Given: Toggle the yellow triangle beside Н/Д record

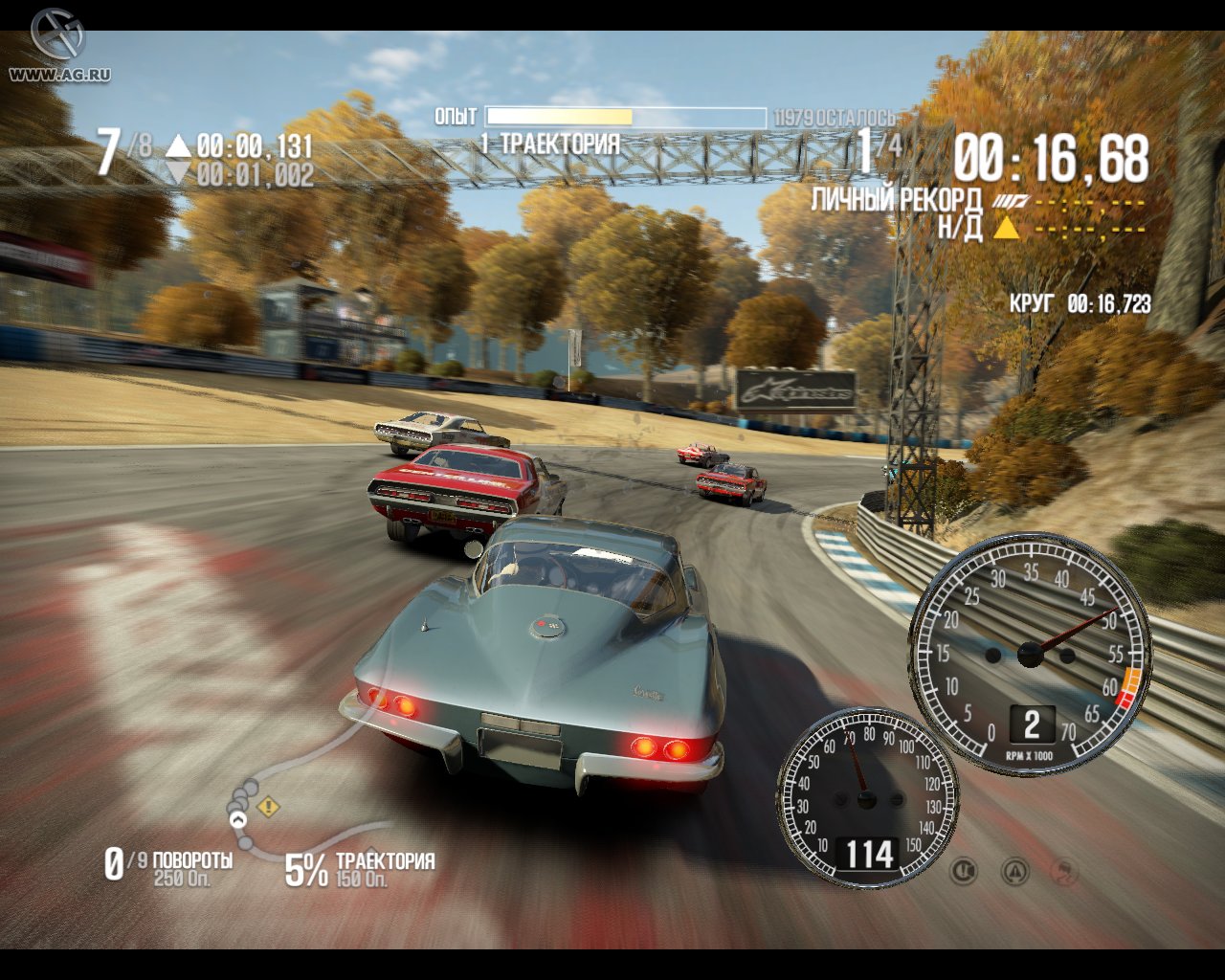Looking at the screenshot, I should (x=1007, y=228).
